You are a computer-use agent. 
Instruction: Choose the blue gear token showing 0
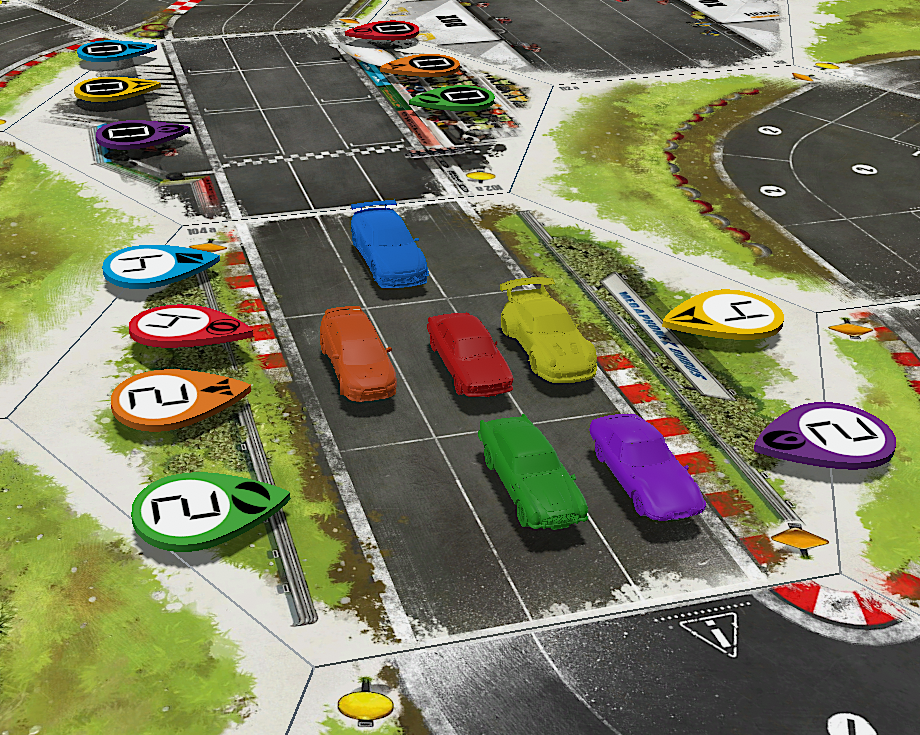113,50
